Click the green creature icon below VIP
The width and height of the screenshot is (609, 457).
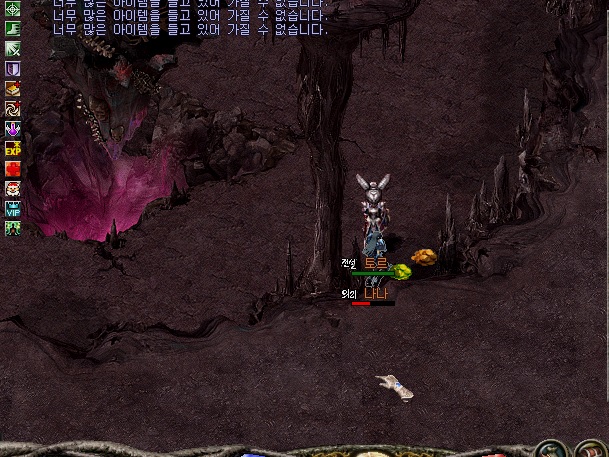[x=13, y=228]
